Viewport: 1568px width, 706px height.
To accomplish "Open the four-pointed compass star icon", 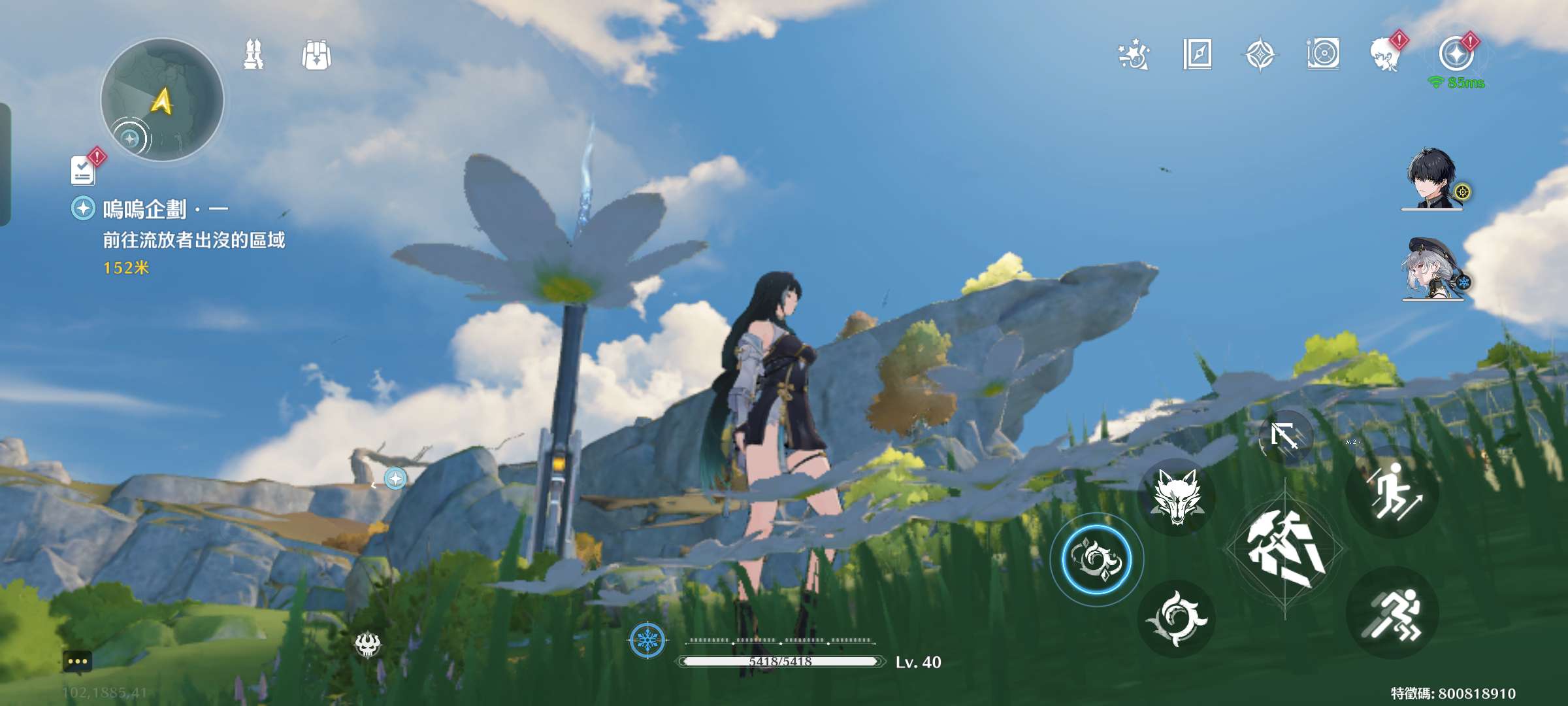I will click(x=1260, y=55).
